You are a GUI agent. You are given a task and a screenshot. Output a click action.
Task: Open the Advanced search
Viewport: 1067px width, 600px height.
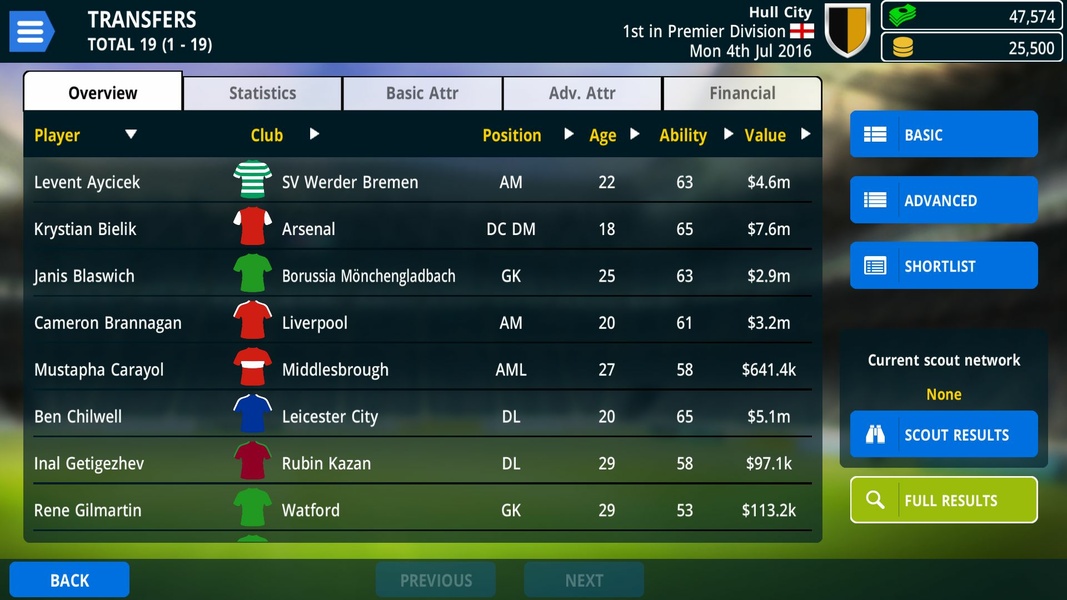tap(943, 200)
